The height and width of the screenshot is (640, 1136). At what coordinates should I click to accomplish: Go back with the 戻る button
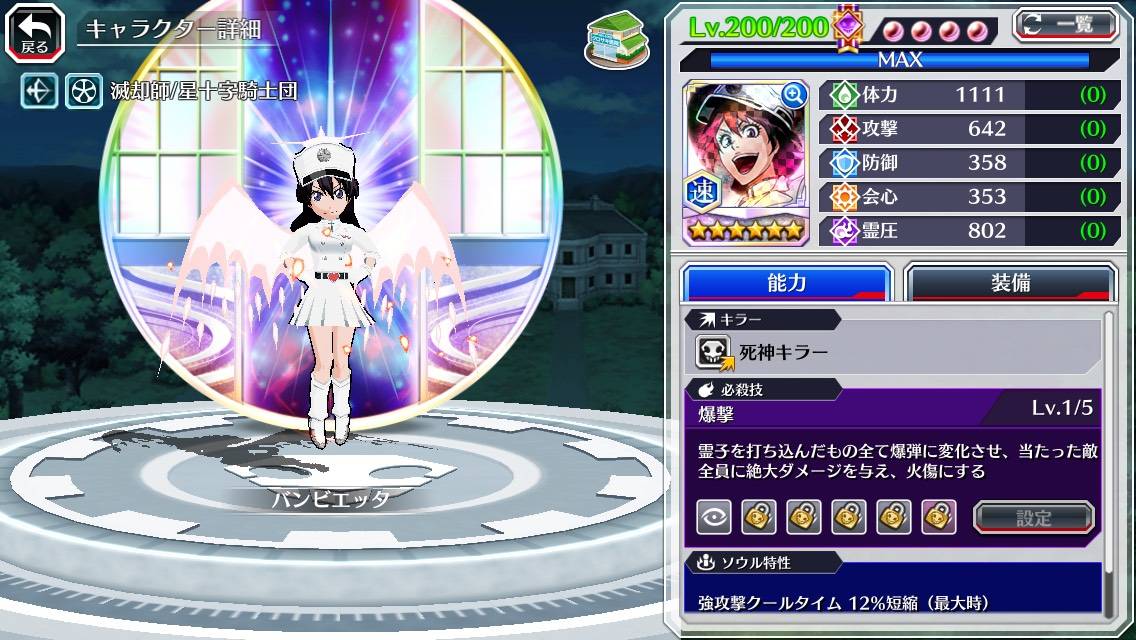pyautogui.click(x=34, y=32)
